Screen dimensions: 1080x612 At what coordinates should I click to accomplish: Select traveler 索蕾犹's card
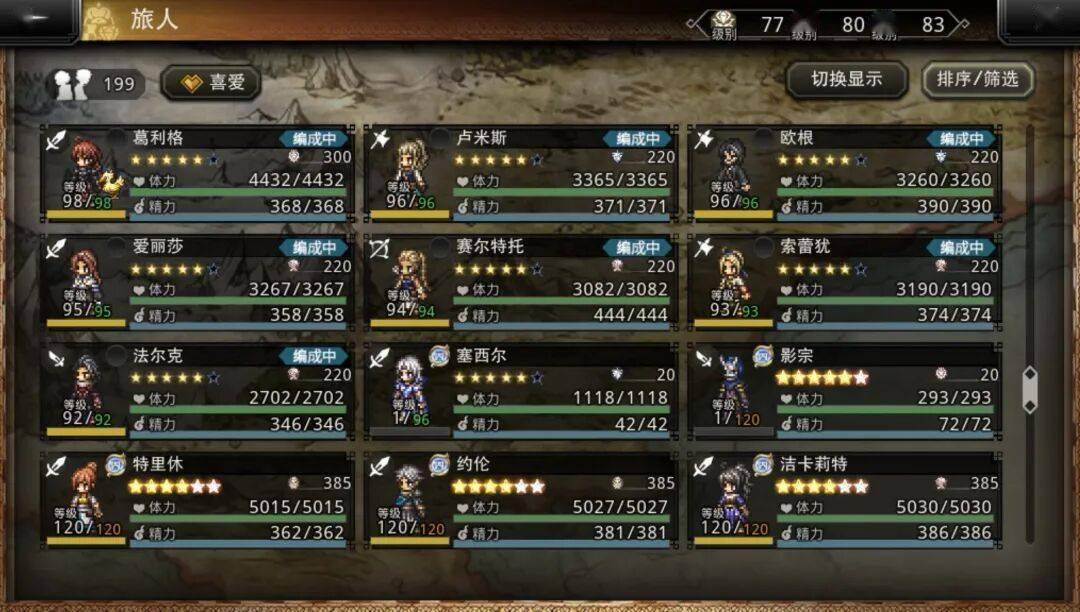point(843,282)
